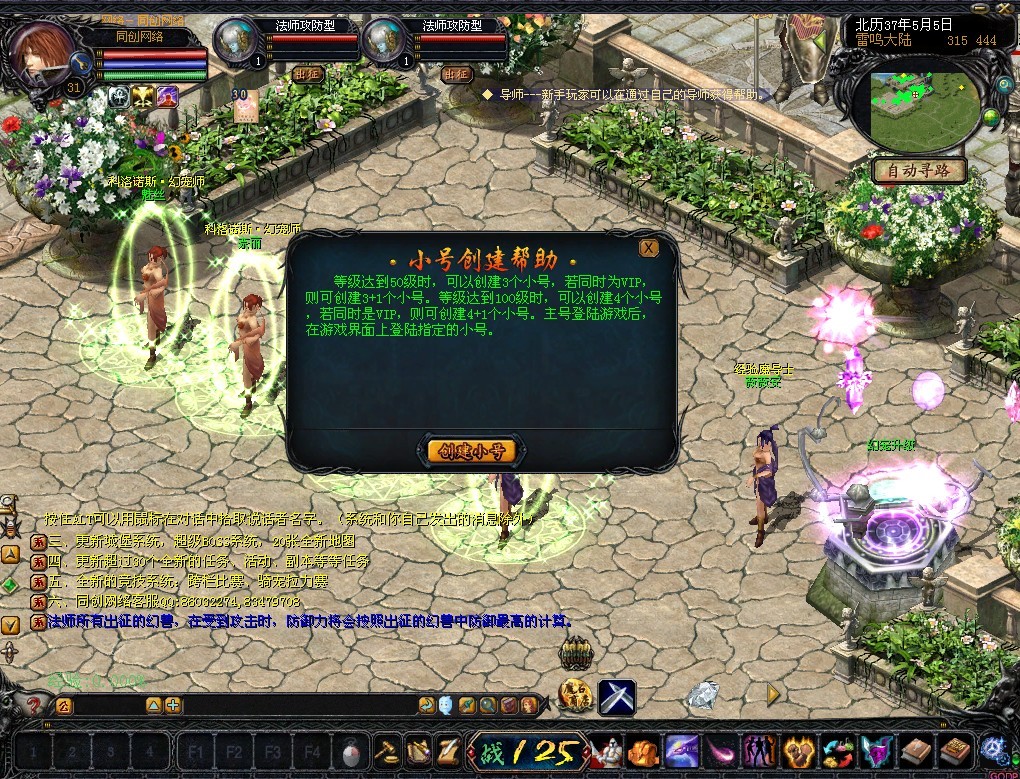Click the 创建小号 button
1020x779 pixels.
tap(471, 451)
